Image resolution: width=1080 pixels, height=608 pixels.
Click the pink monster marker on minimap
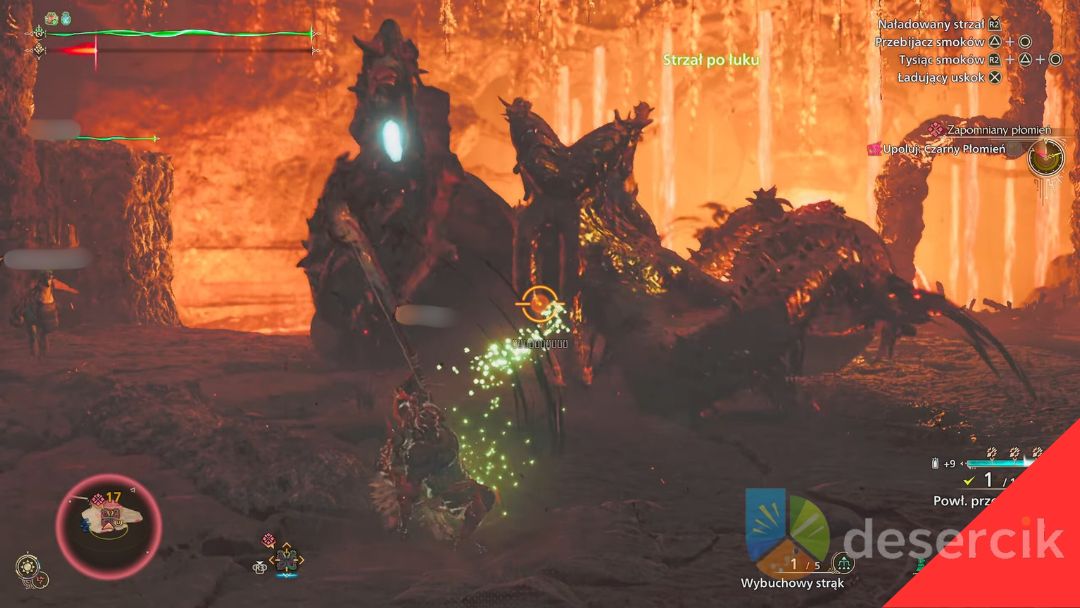tap(98, 499)
